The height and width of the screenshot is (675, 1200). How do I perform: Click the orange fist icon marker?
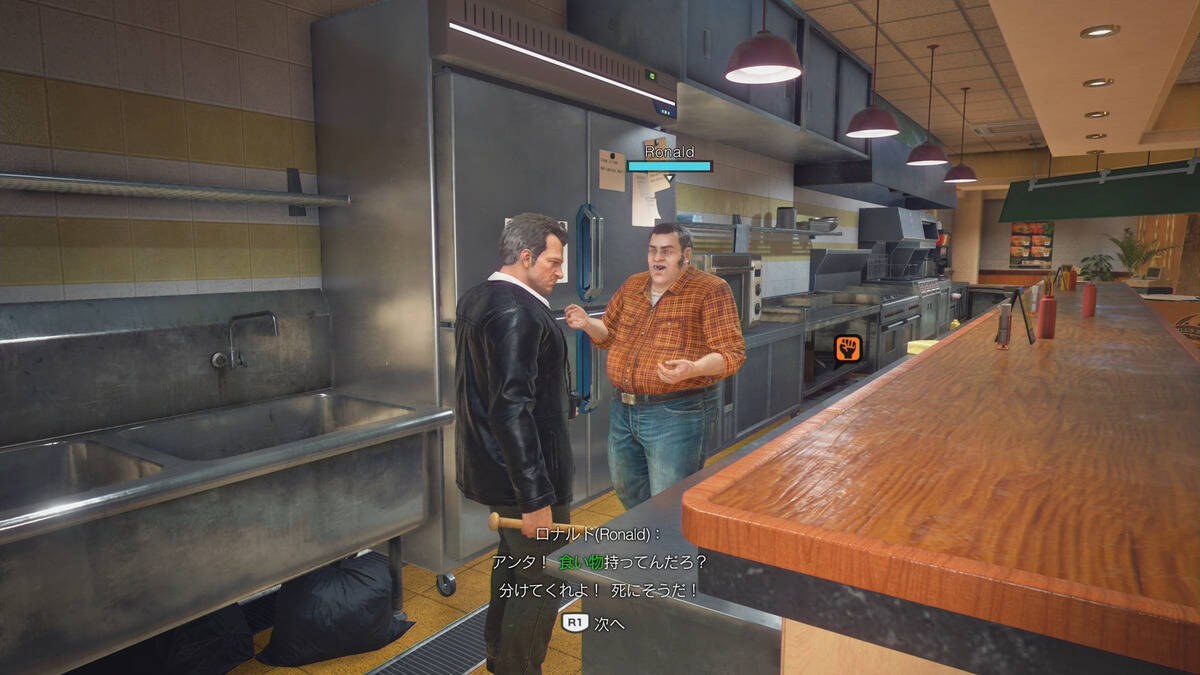(848, 349)
